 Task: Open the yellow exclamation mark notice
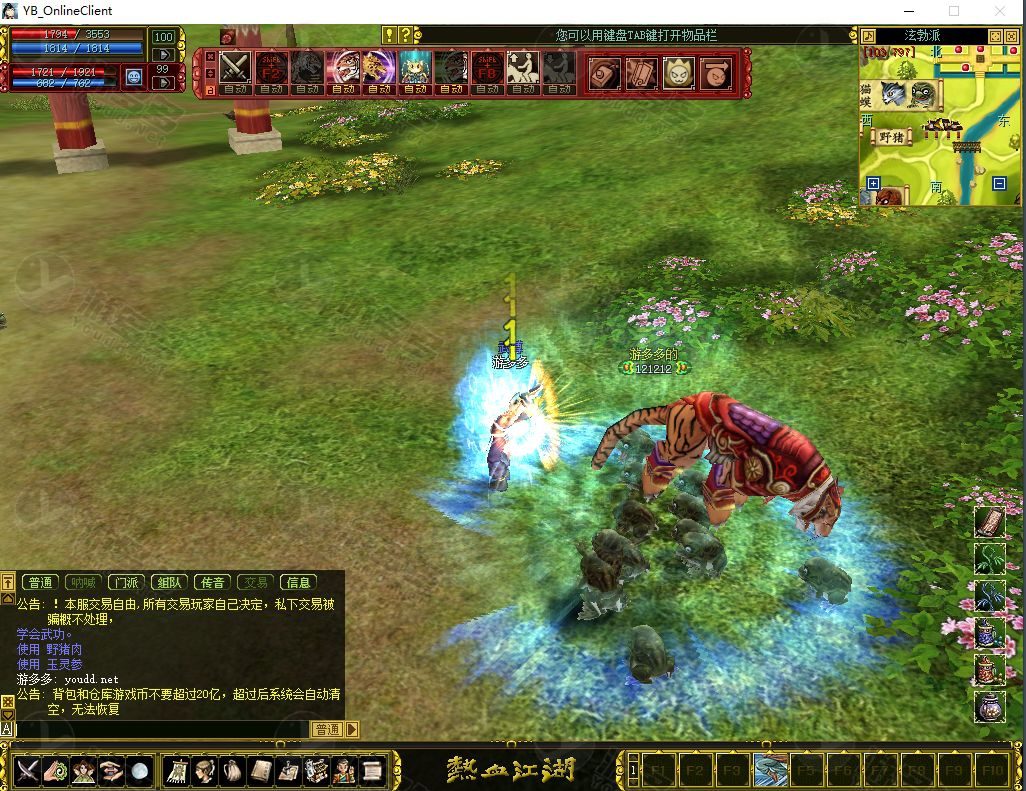coord(389,35)
